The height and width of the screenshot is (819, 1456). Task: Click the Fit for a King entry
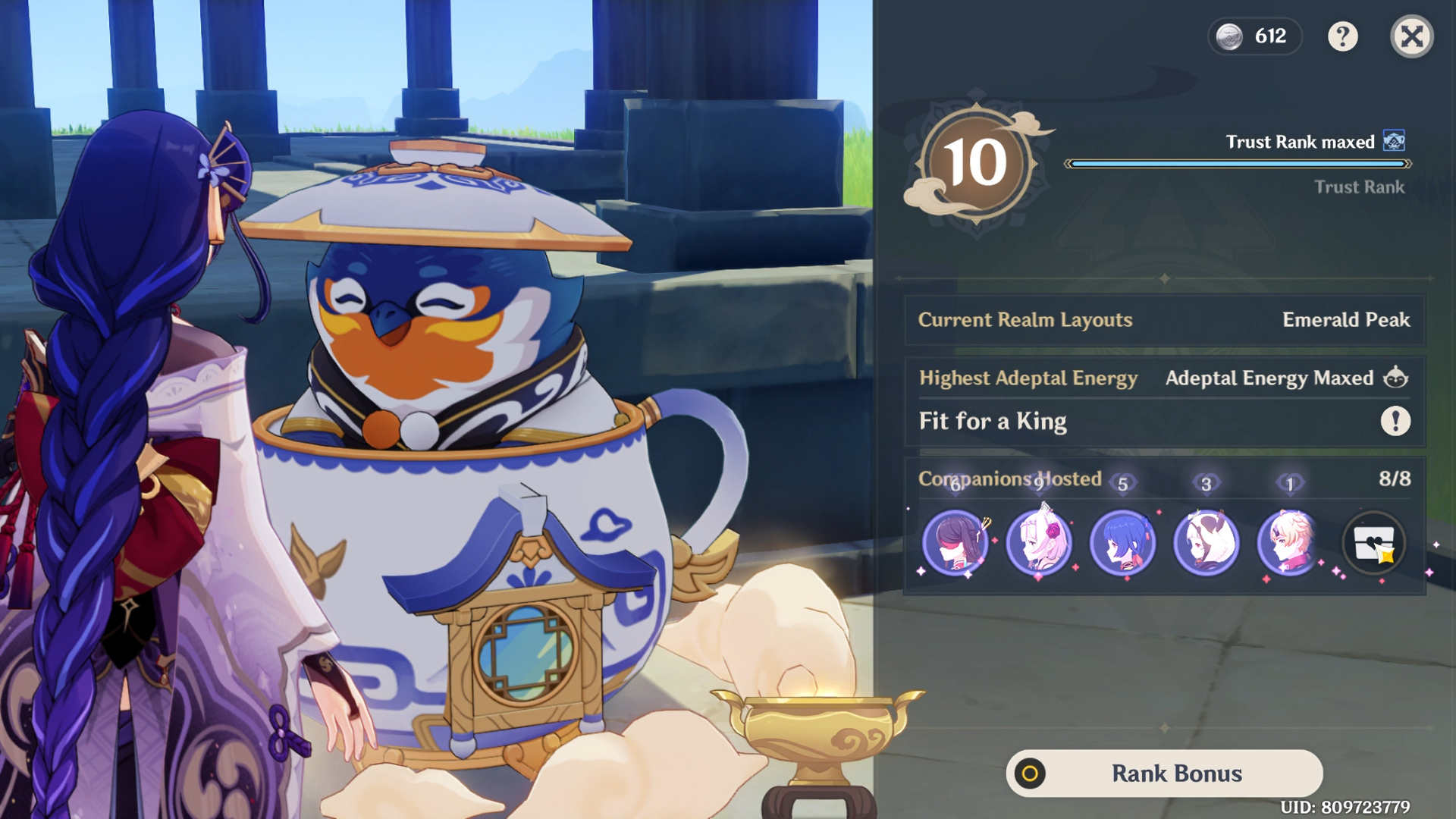pyautogui.click(x=991, y=422)
